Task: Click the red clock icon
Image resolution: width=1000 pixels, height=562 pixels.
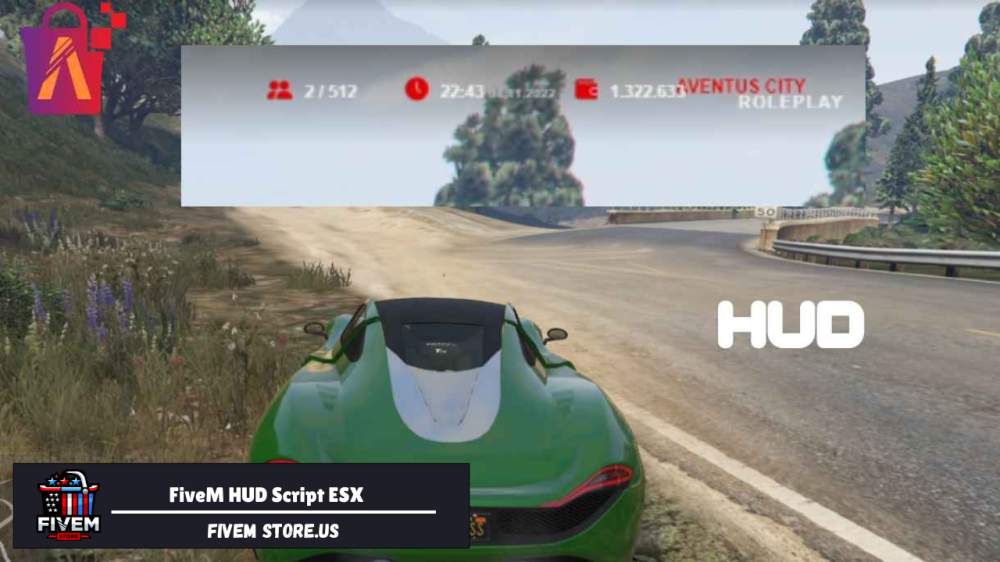Action: 416,89
